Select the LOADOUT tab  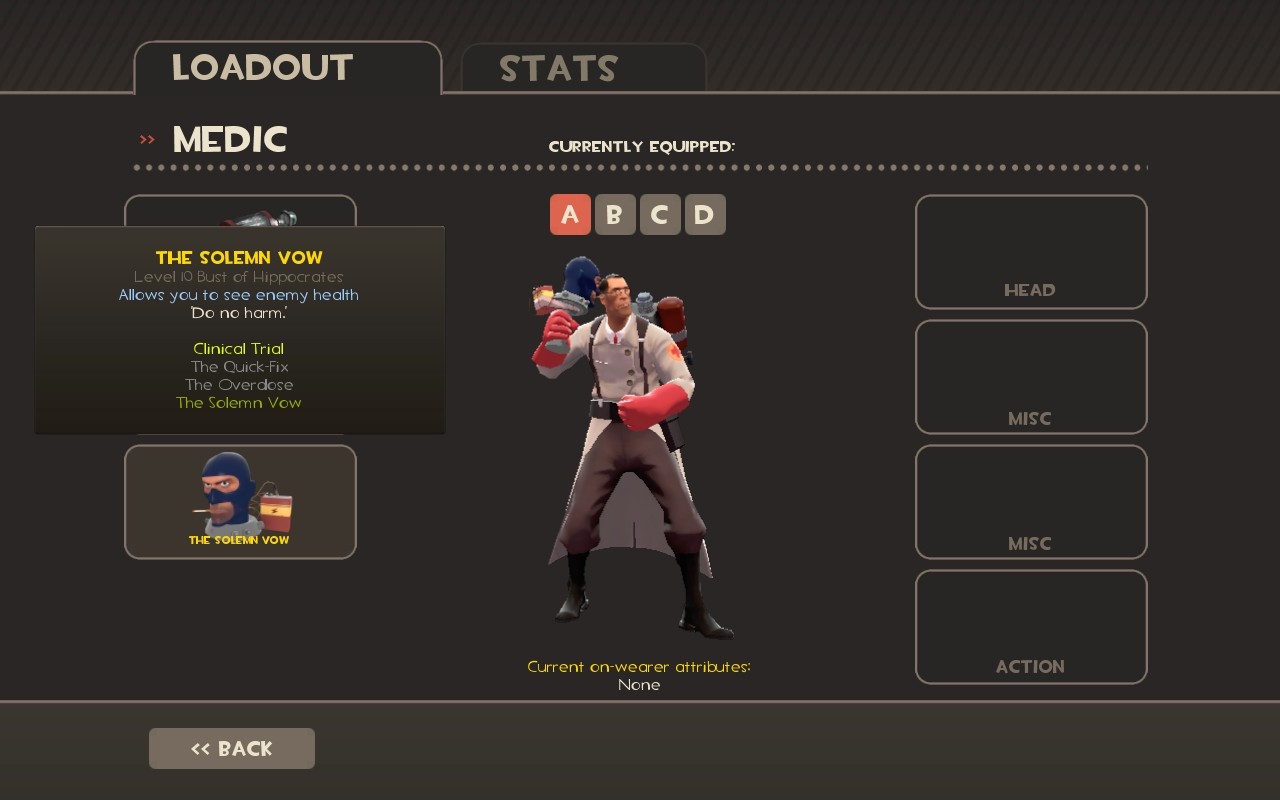point(260,68)
